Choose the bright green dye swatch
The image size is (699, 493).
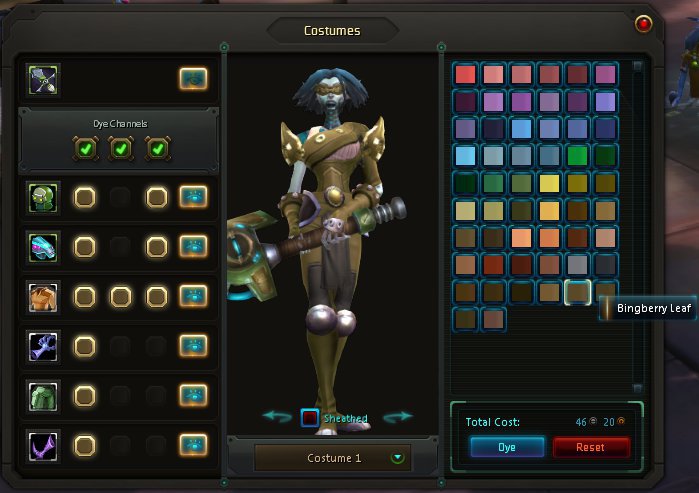pos(577,155)
